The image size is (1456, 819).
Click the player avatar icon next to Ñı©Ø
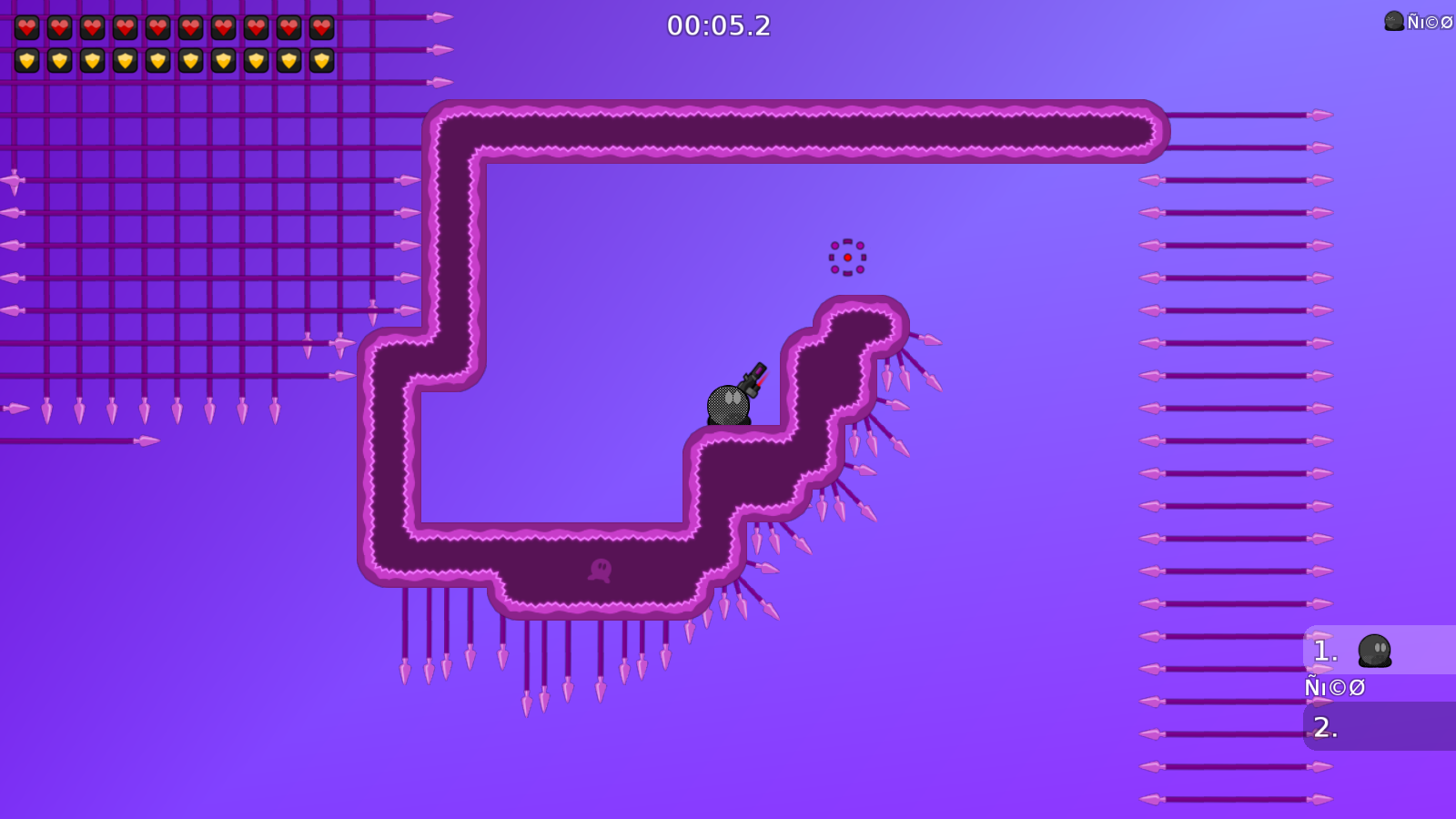tap(1392, 20)
